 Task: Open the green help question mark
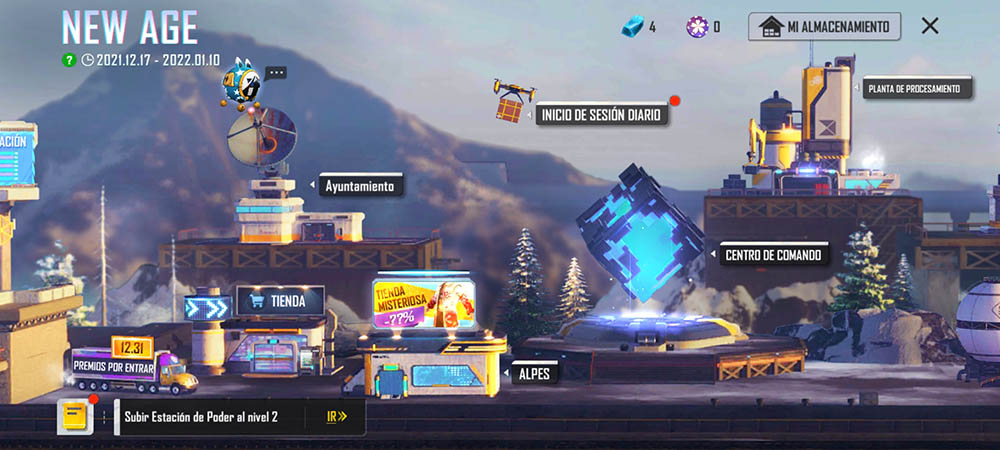69,60
